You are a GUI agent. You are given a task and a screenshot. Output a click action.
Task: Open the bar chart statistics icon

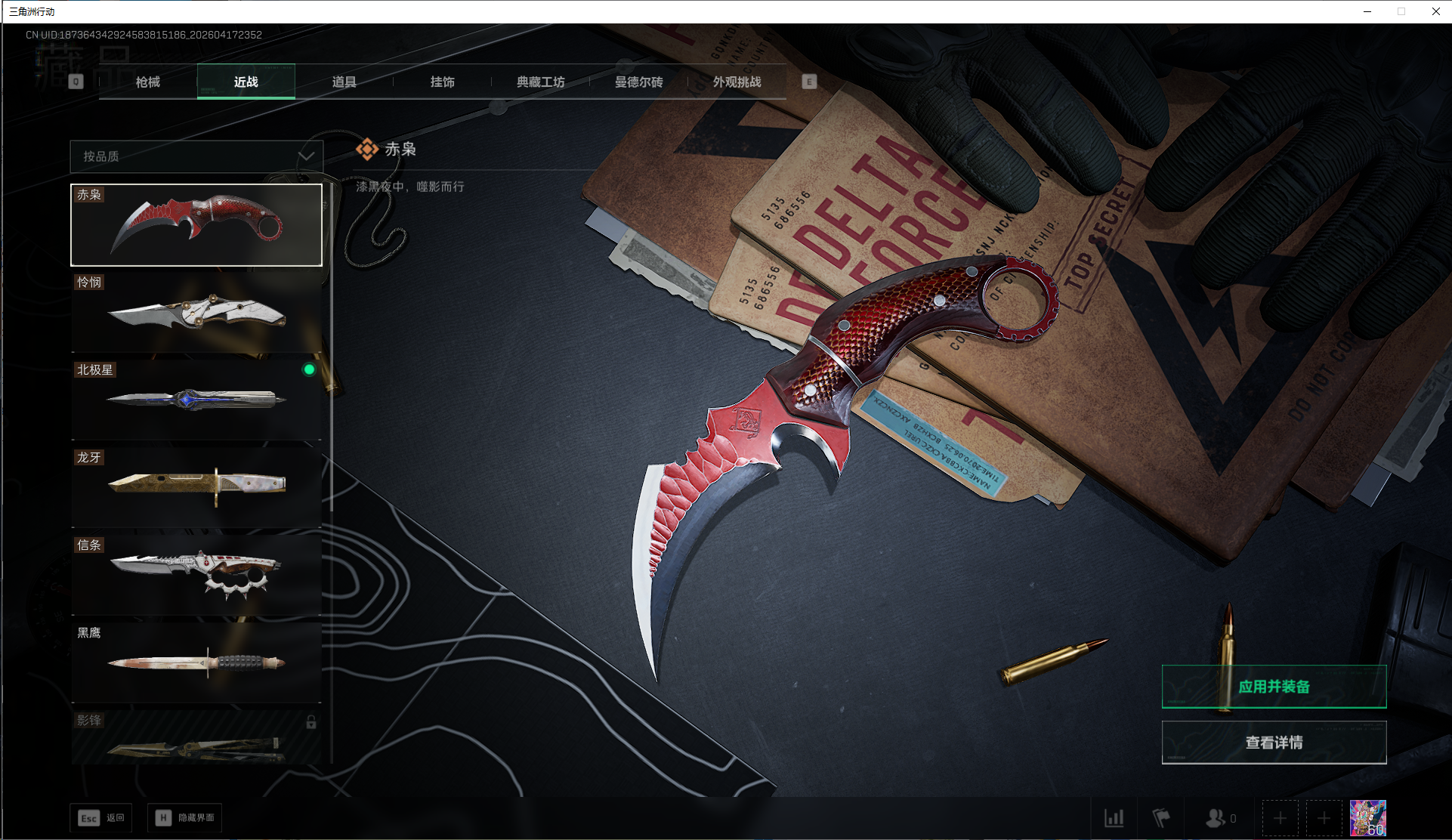coord(1114,818)
